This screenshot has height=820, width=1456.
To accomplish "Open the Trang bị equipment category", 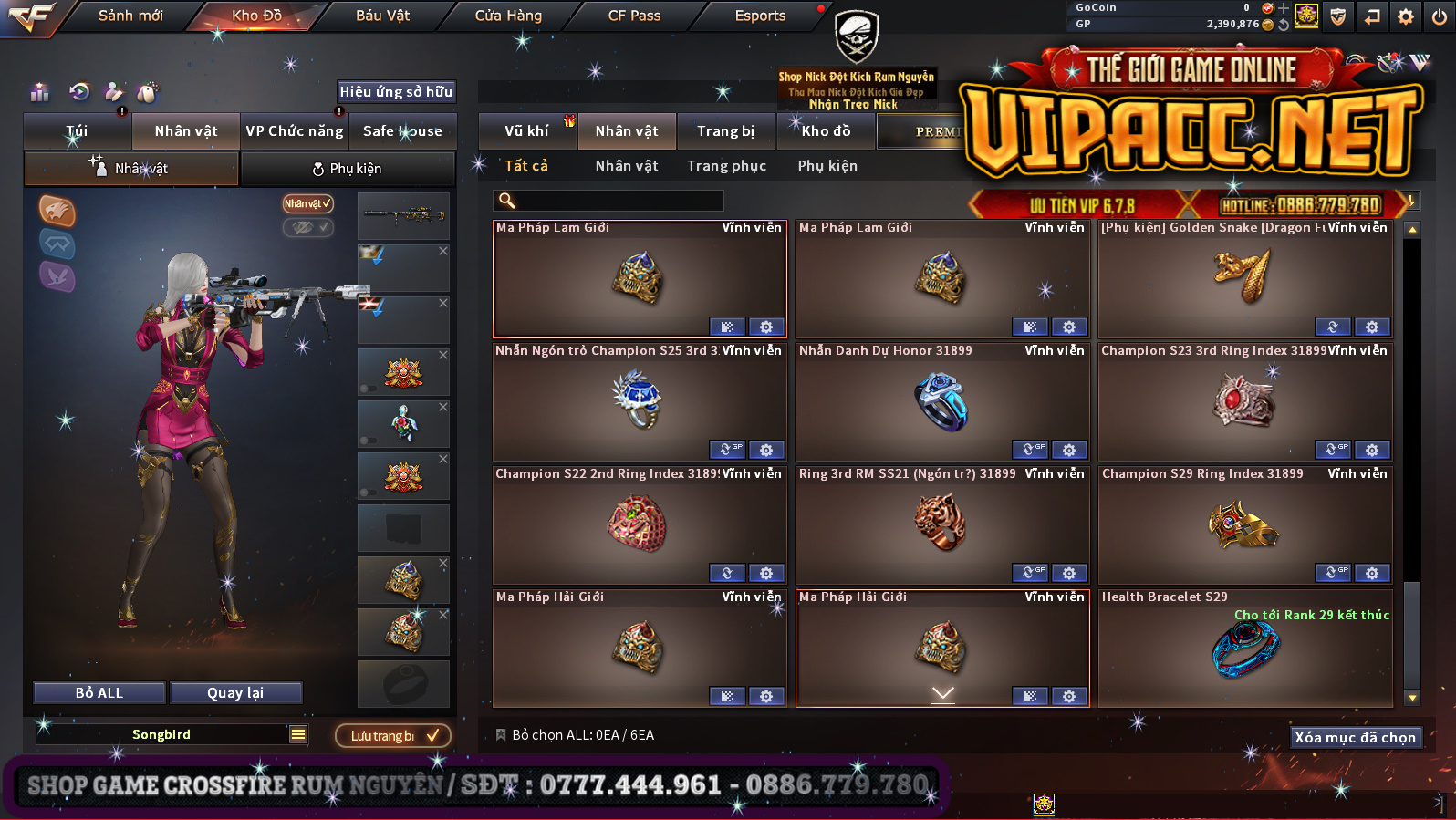I will tap(725, 131).
